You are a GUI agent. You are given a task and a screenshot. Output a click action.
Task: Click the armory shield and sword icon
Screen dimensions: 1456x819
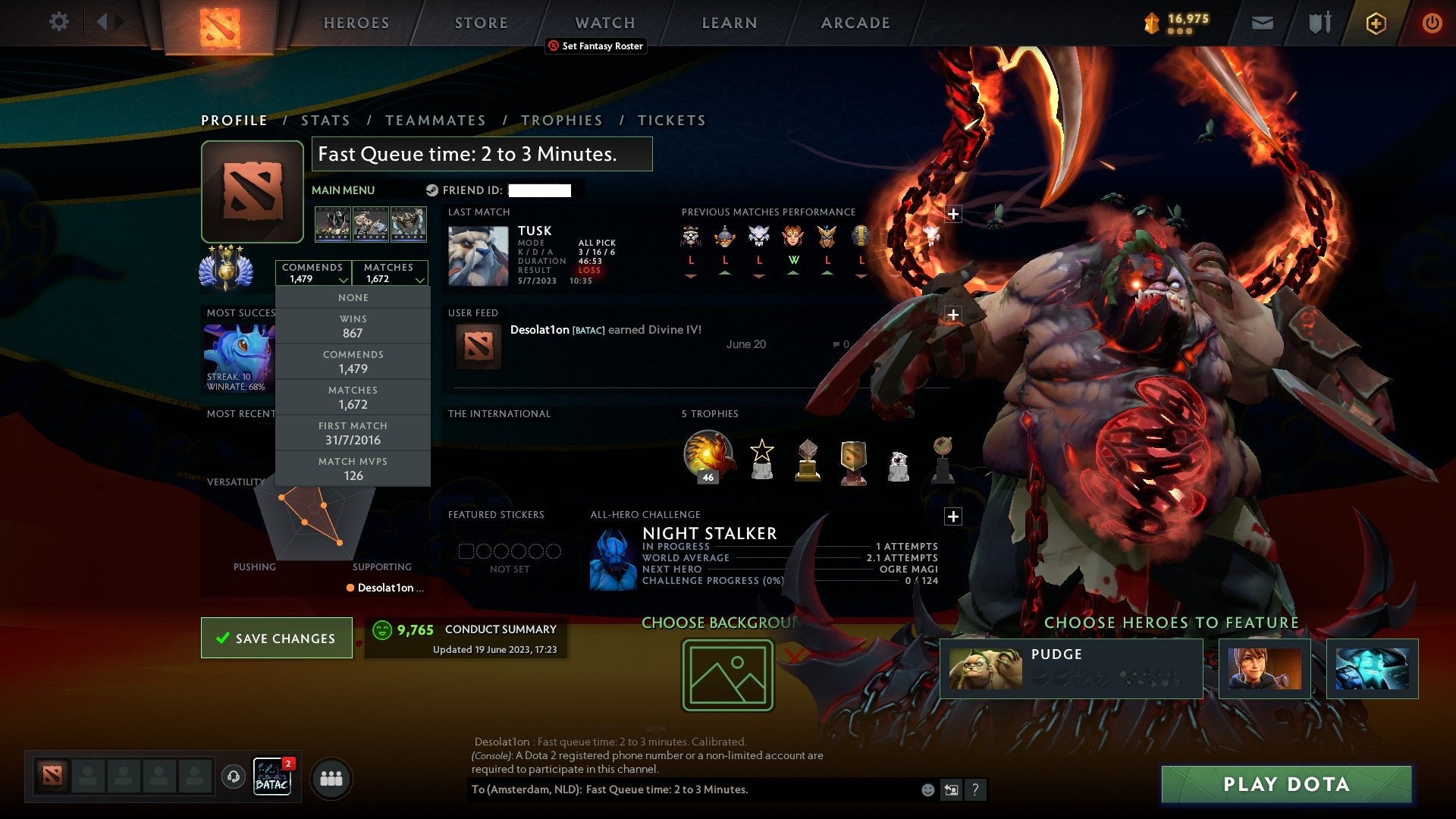[x=1319, y=23]
